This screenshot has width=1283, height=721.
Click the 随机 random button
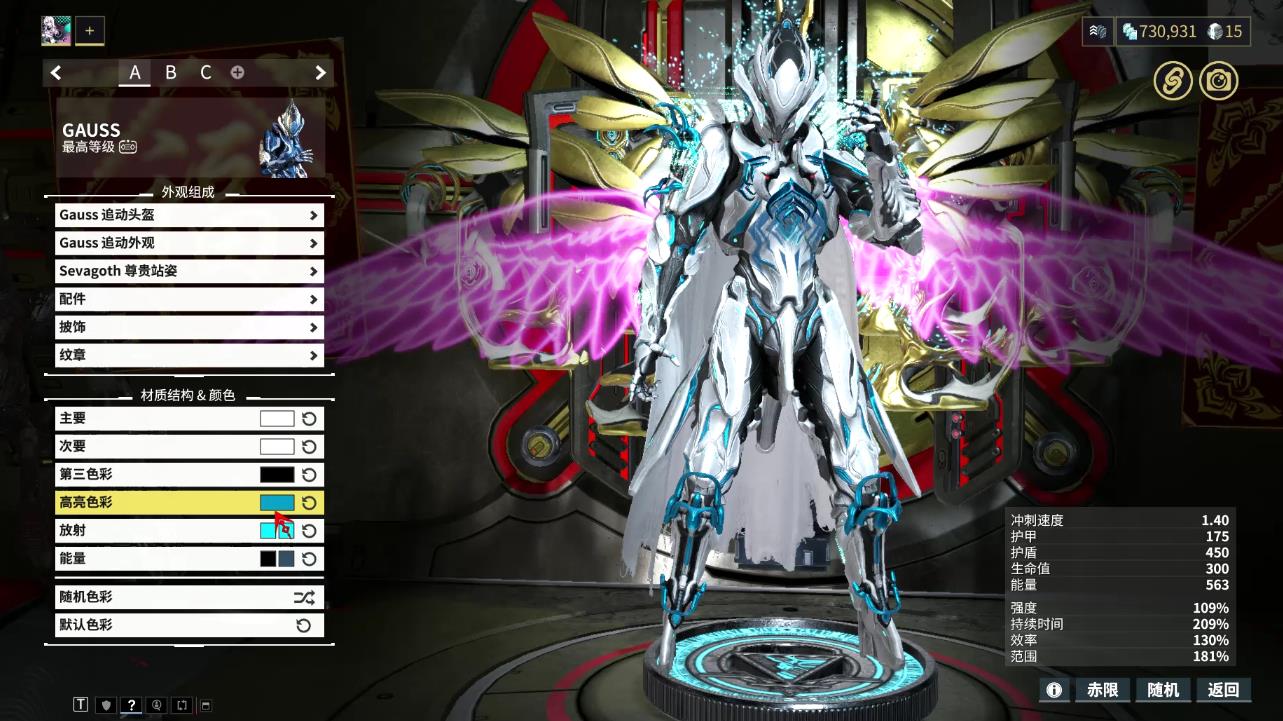point(1163,689)
